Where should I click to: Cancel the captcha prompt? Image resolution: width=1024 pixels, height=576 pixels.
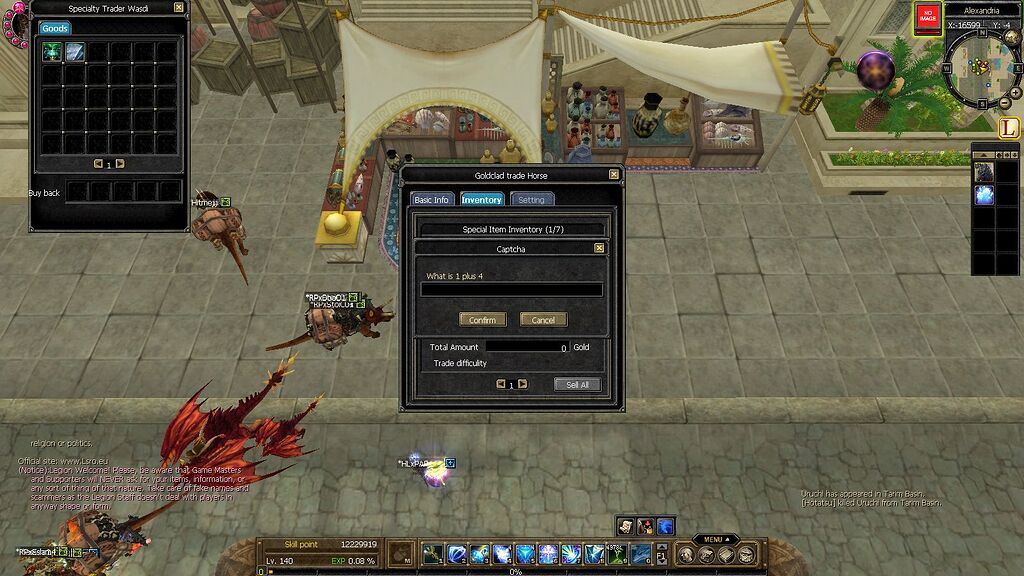pyautogui.click(x=543, y=320)
